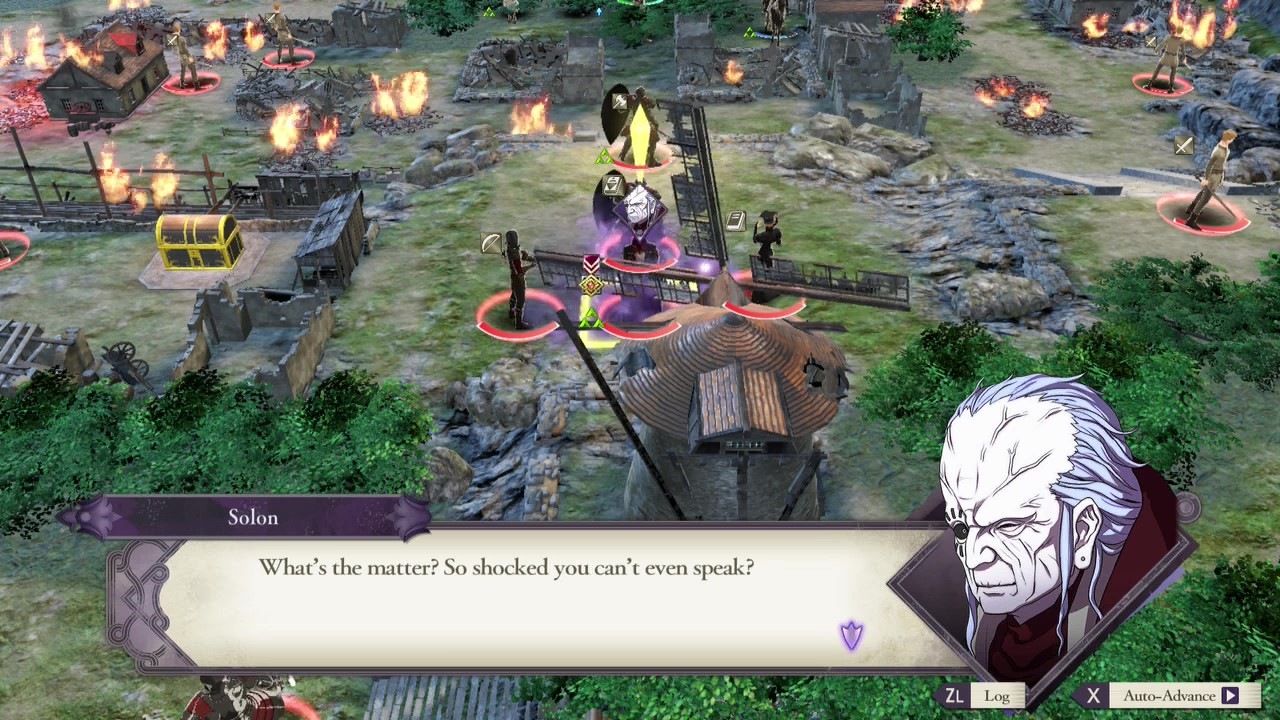Select the bow icon near the sniper unit

(489, 240)
